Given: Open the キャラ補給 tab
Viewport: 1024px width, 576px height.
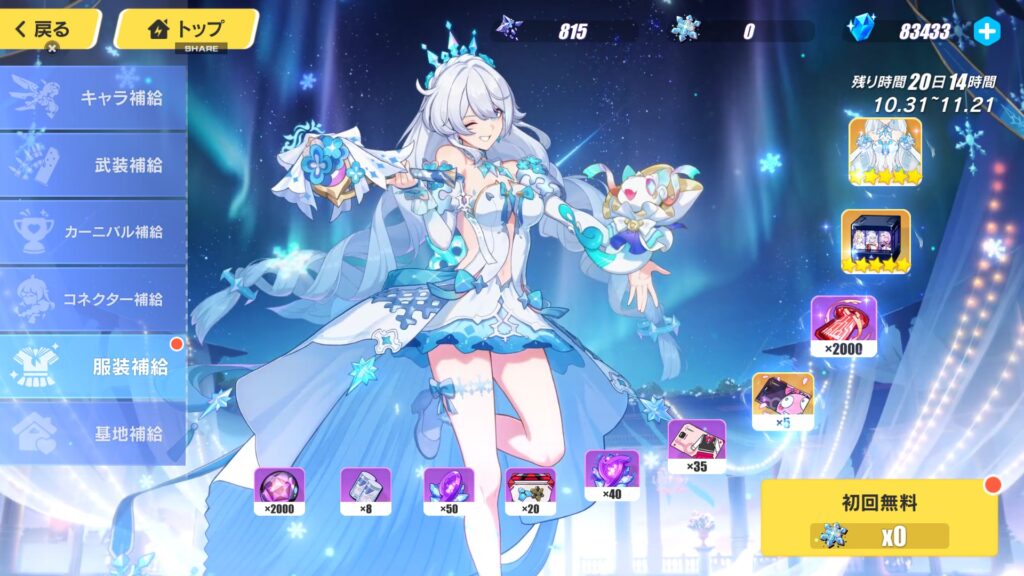Looking at the screenshot, I should [x=93, y=98].
